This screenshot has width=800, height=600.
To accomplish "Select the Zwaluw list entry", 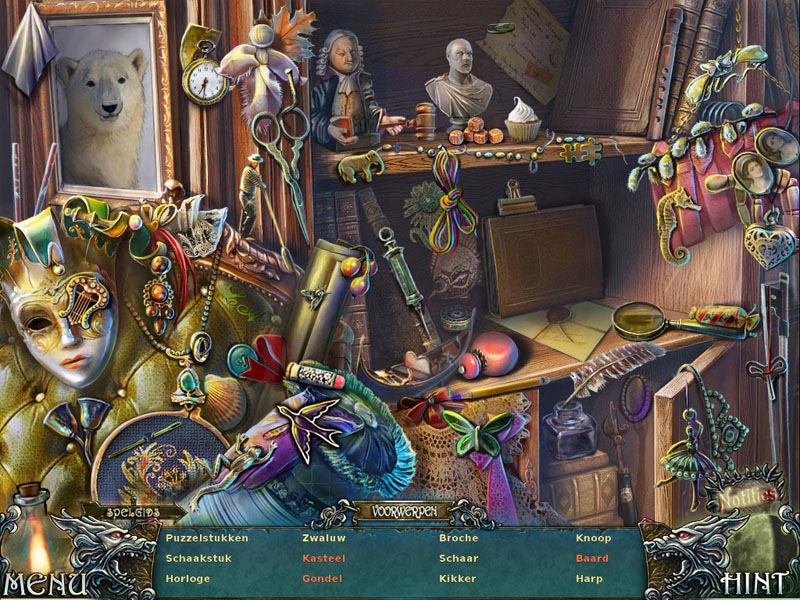I will click(x=323, y=538).
